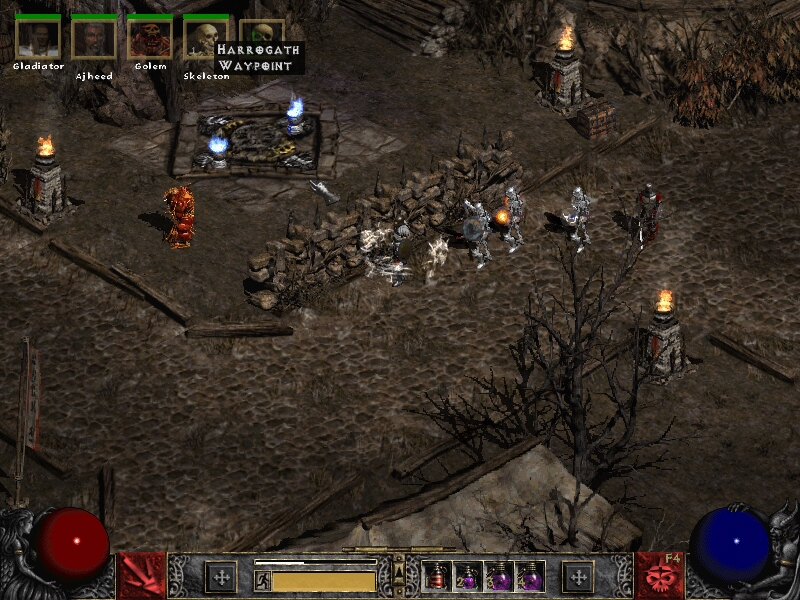The image size is (800, 600).
Task: Open the left-click attack skill selector
Action: (141, 576)
